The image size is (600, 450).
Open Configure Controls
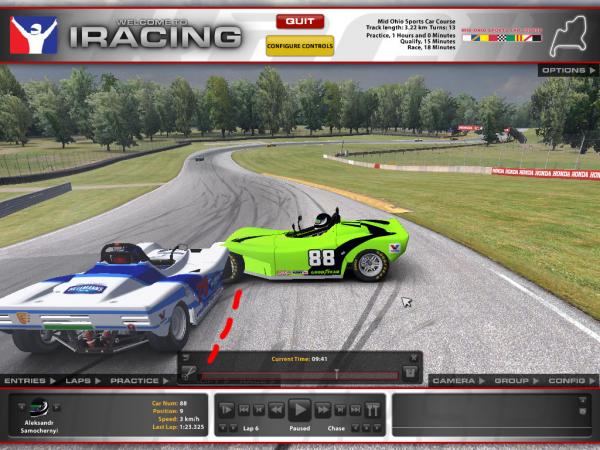[x=300, y=45]
